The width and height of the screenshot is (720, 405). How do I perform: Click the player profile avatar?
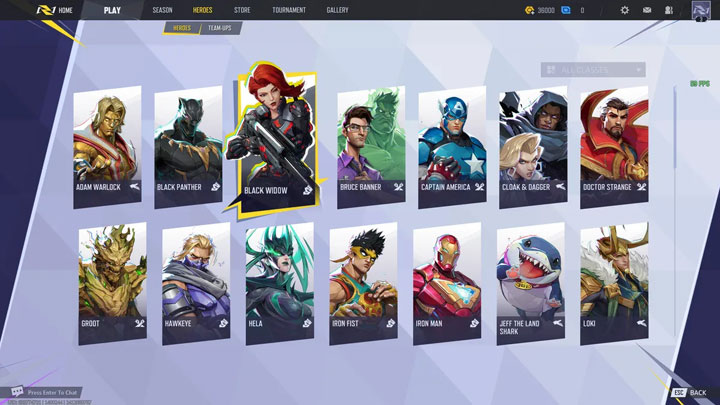pos(700,11)
